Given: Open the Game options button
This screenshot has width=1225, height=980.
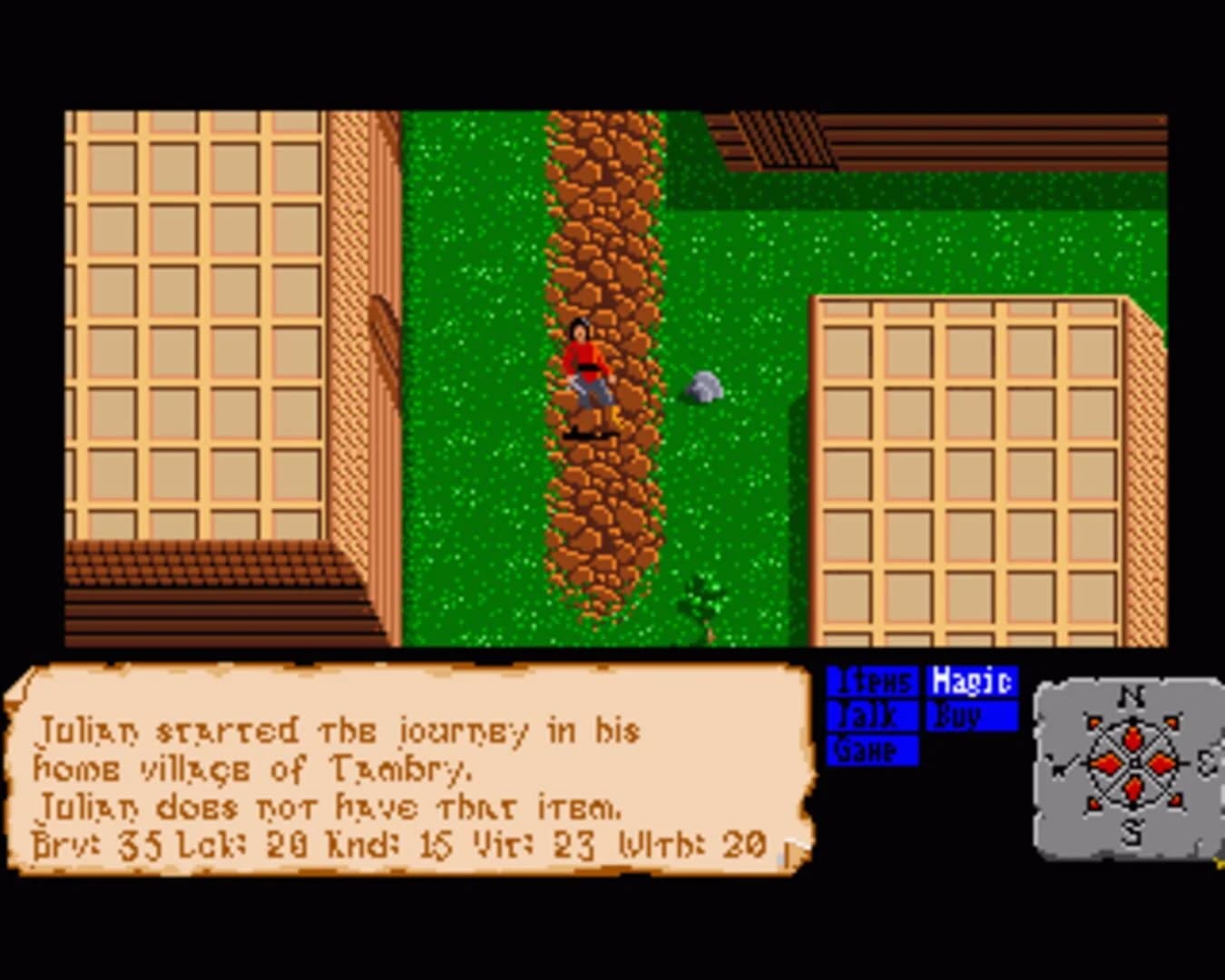Looking at the screenshot, I should click(x=874, y=751).
